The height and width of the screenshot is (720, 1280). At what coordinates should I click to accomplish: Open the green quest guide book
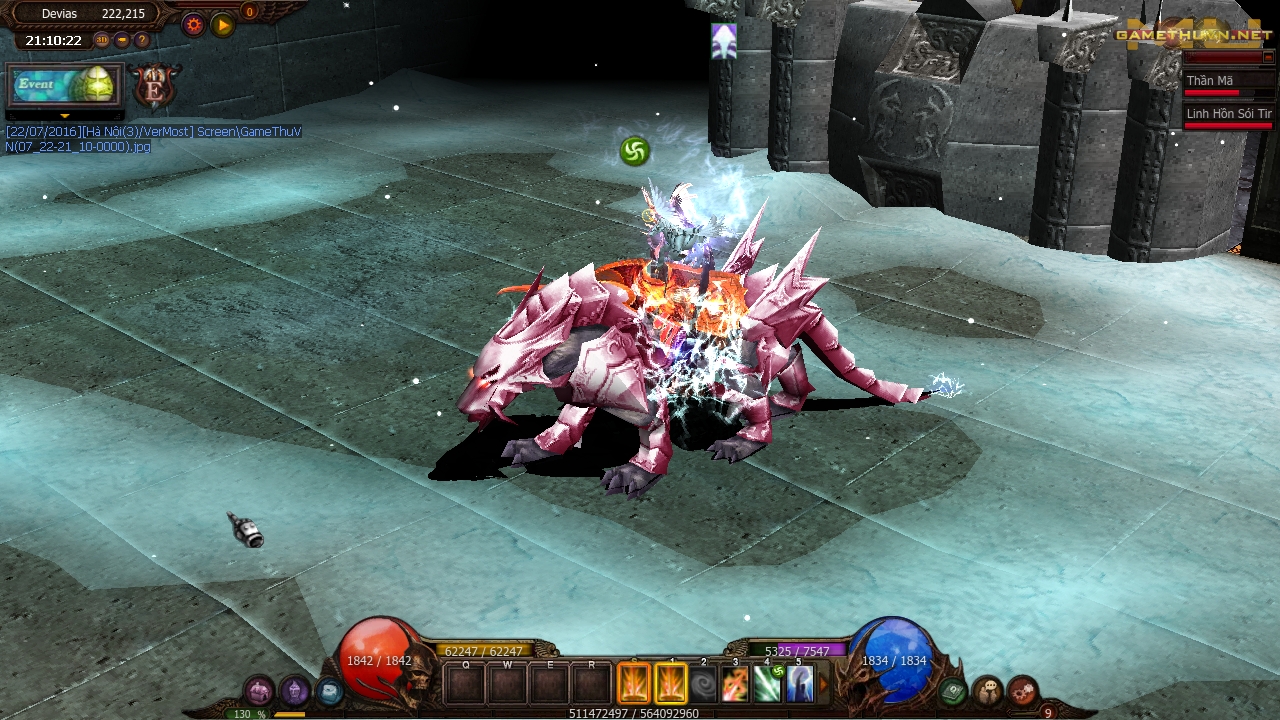pyautogui.click(x=952, y=690)
